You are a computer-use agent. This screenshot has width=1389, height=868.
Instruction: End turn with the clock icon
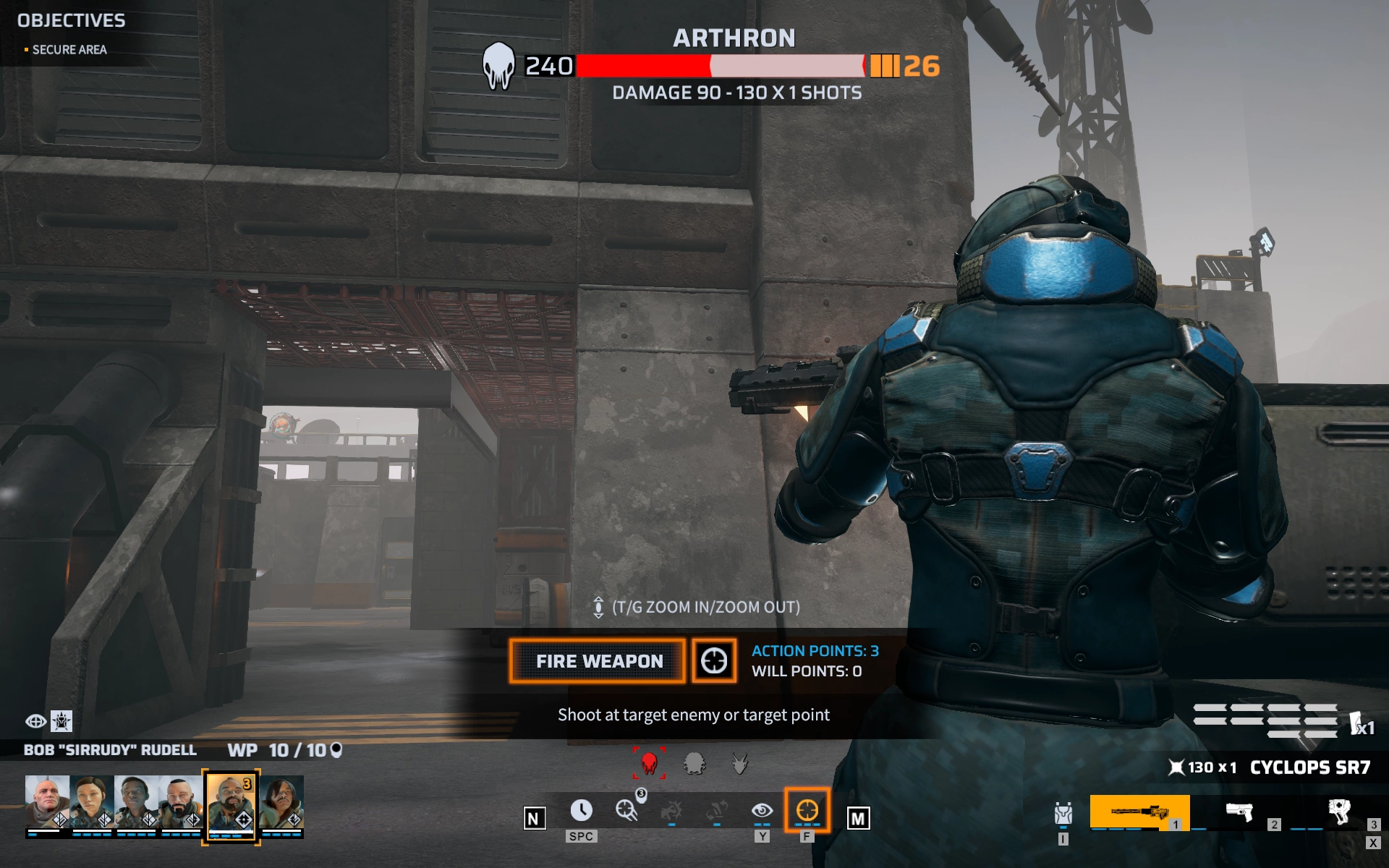click(x=581, y=811)
